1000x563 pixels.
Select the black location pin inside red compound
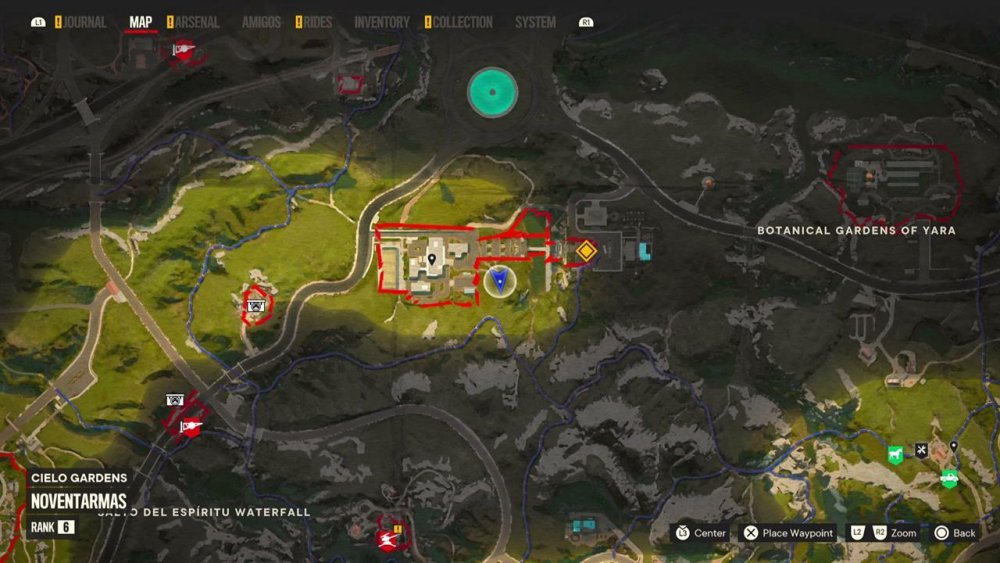431,260
